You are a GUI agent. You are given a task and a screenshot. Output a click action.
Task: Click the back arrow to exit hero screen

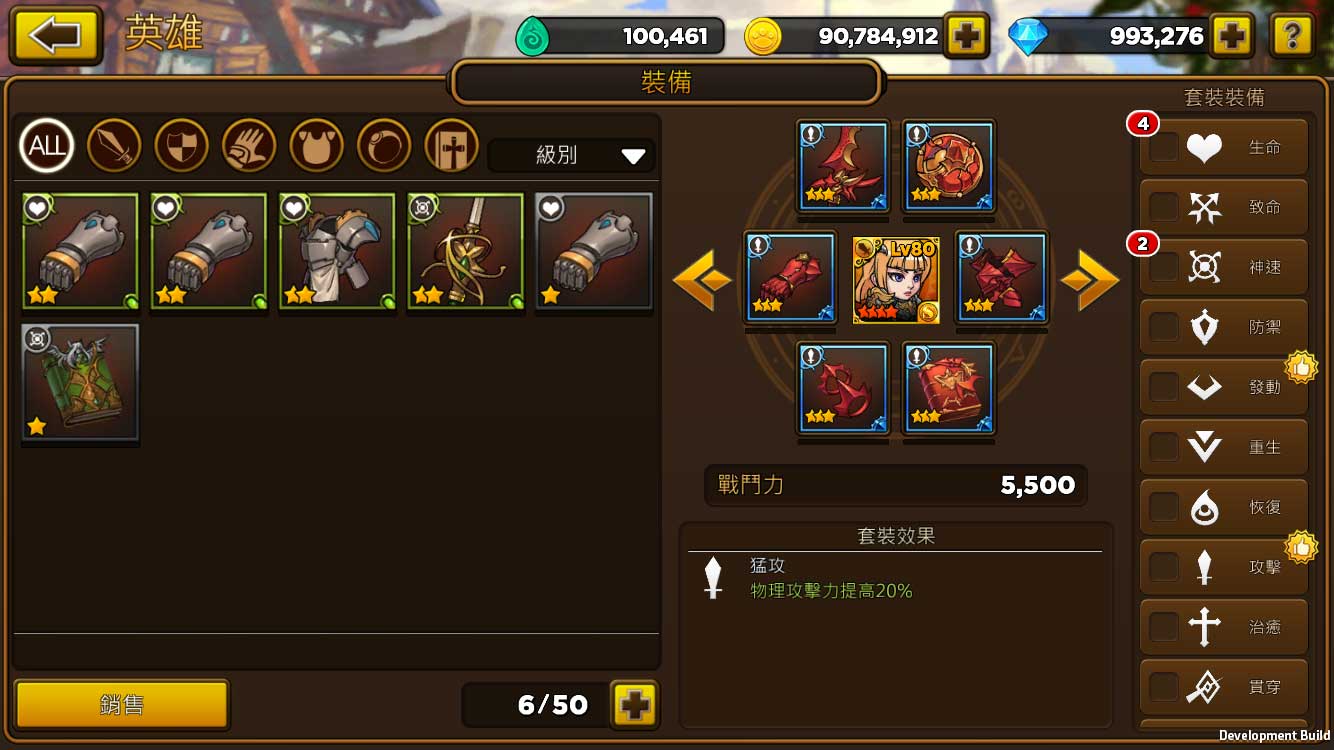coord(55,35)
